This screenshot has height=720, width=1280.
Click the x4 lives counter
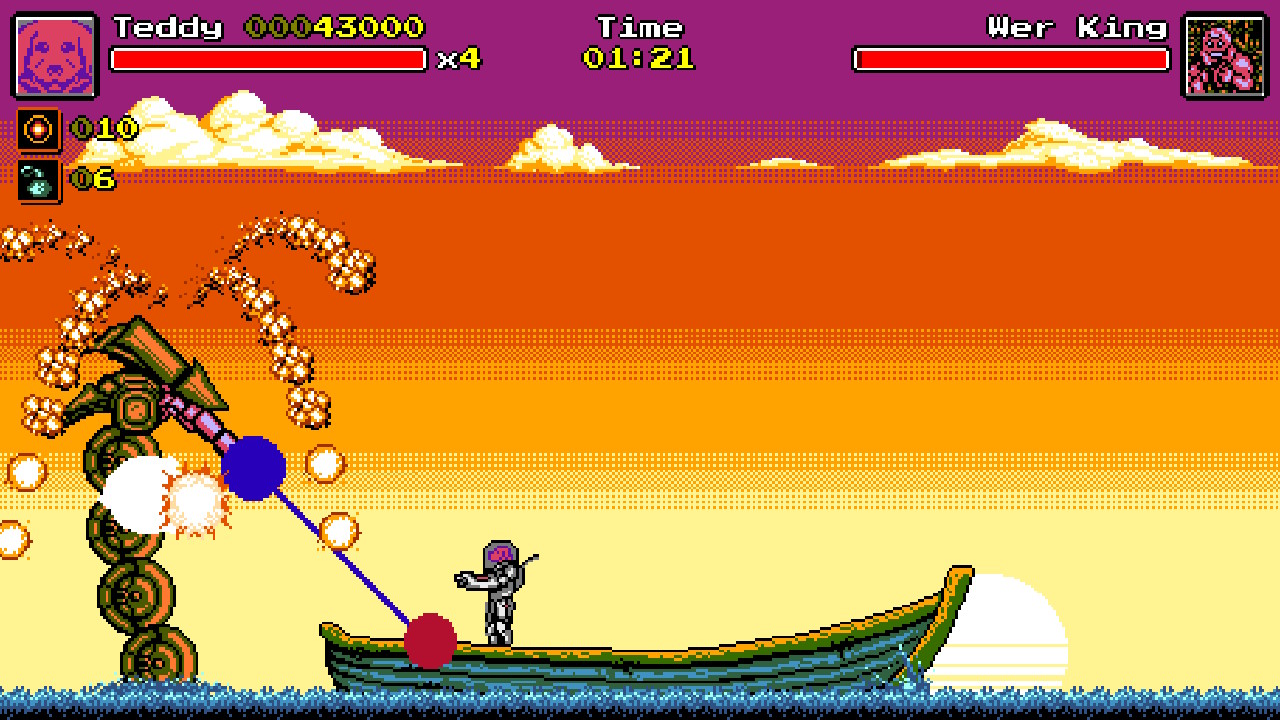point(458,60)
